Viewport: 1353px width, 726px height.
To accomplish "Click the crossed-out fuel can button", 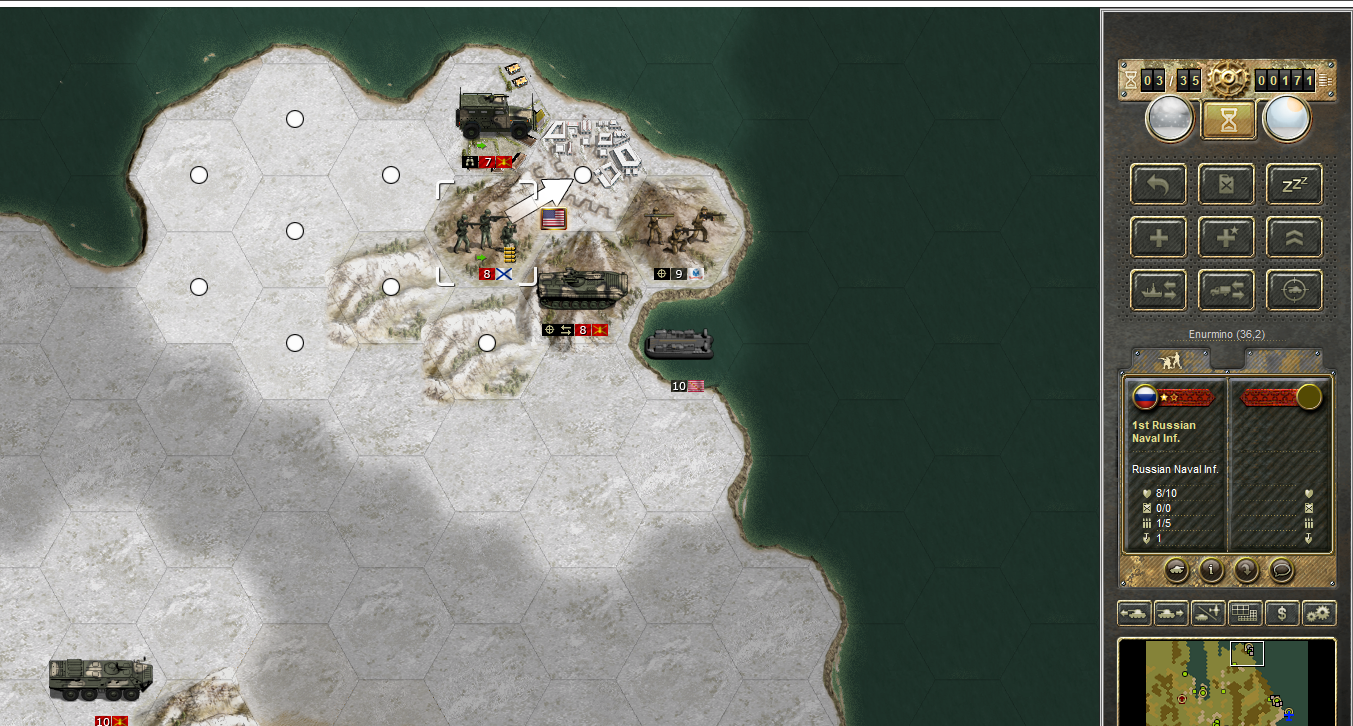I will click(x=1226, y=184).
